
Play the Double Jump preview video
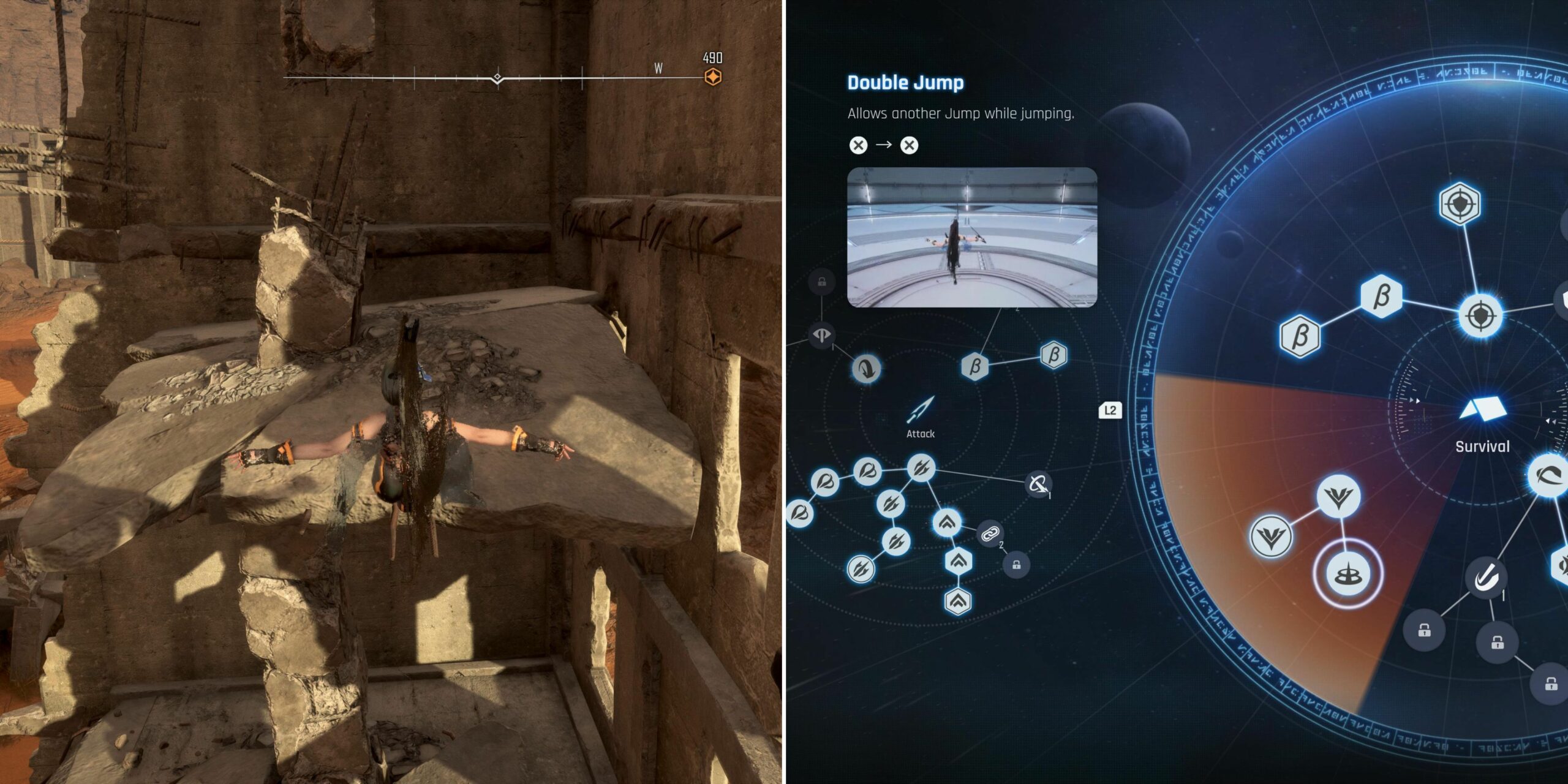(x=972, y=237)
